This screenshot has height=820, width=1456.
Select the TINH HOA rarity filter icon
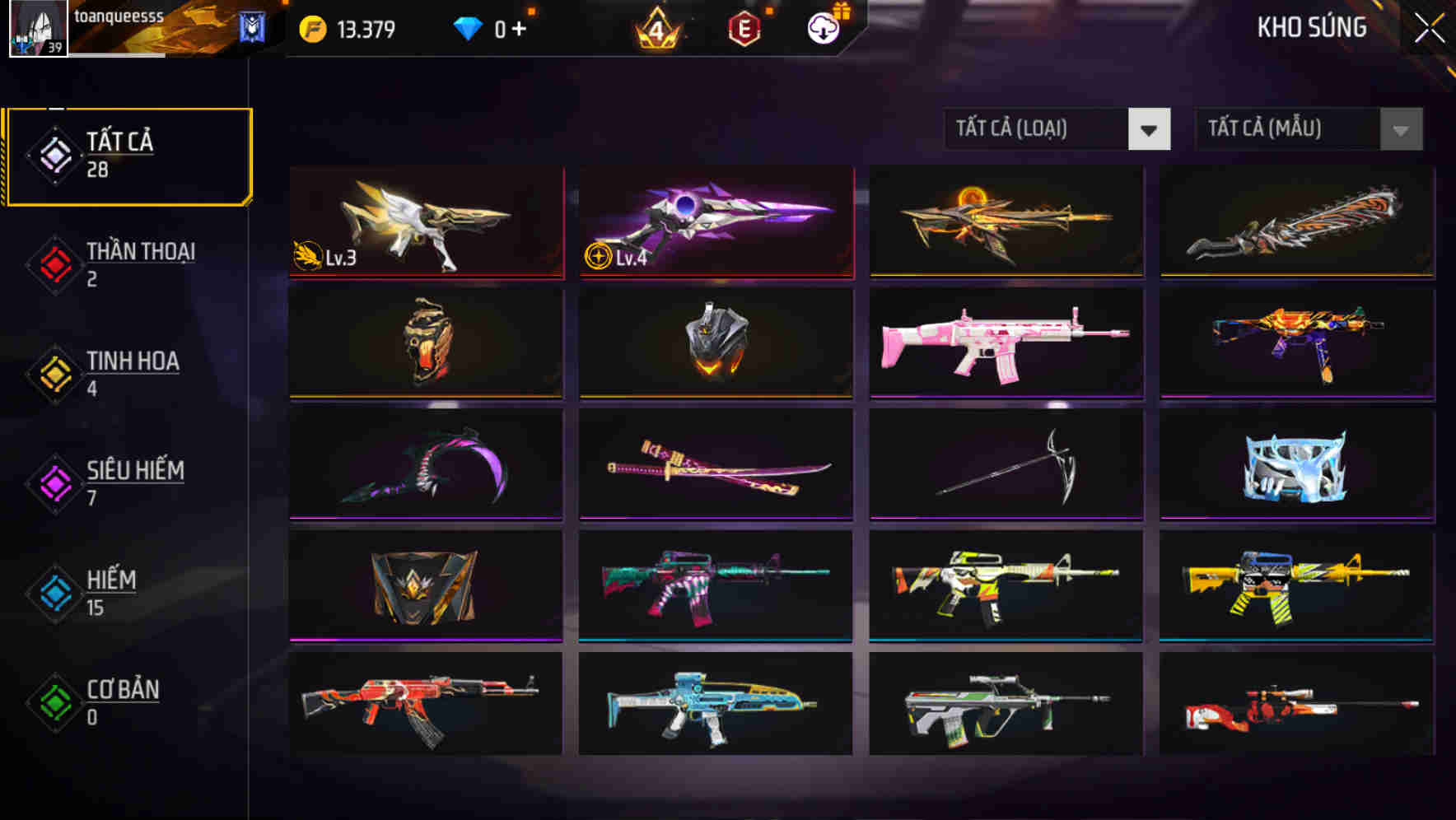[x=54, y=373]
